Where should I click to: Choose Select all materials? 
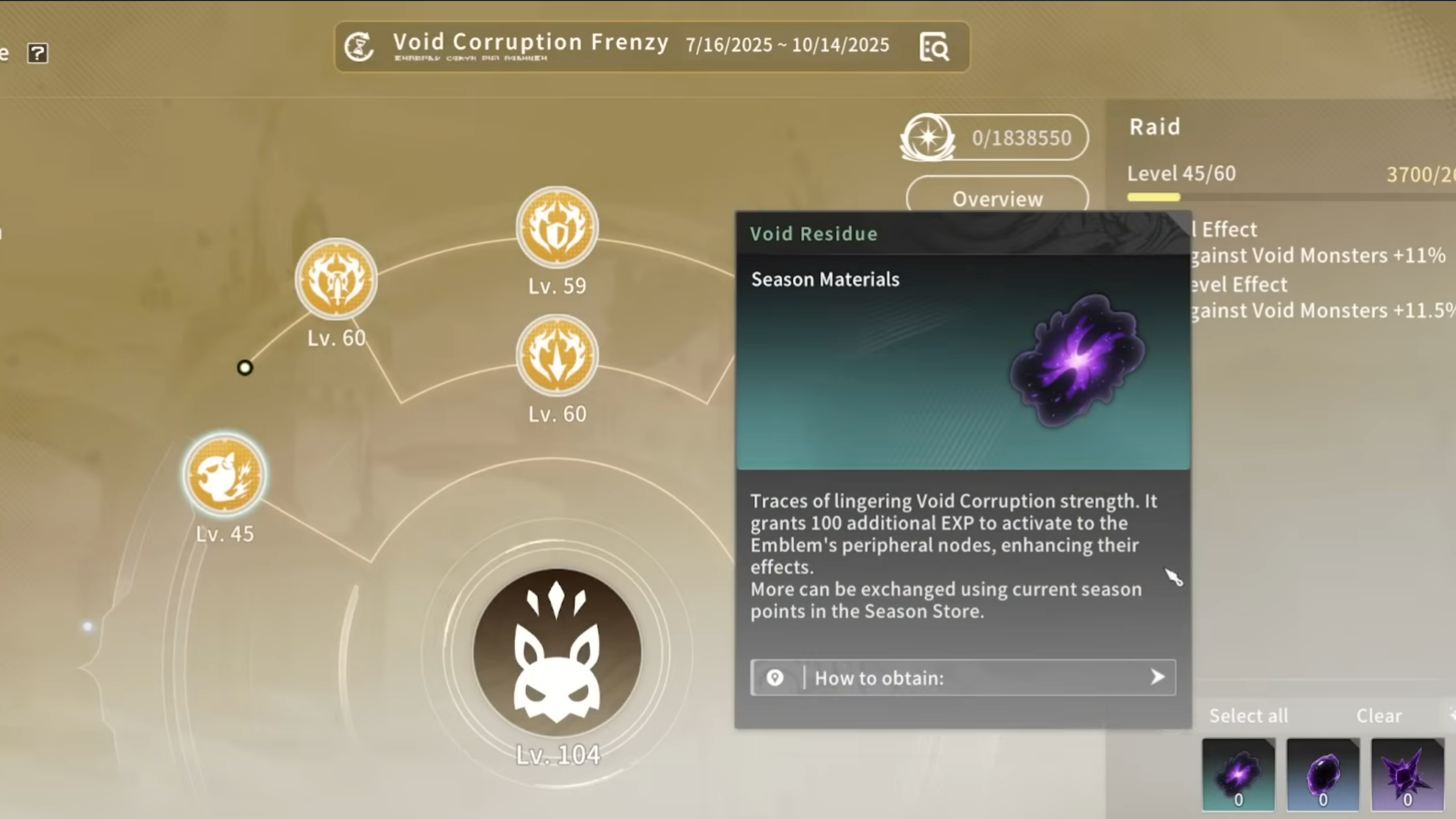tap(1248, 715)
